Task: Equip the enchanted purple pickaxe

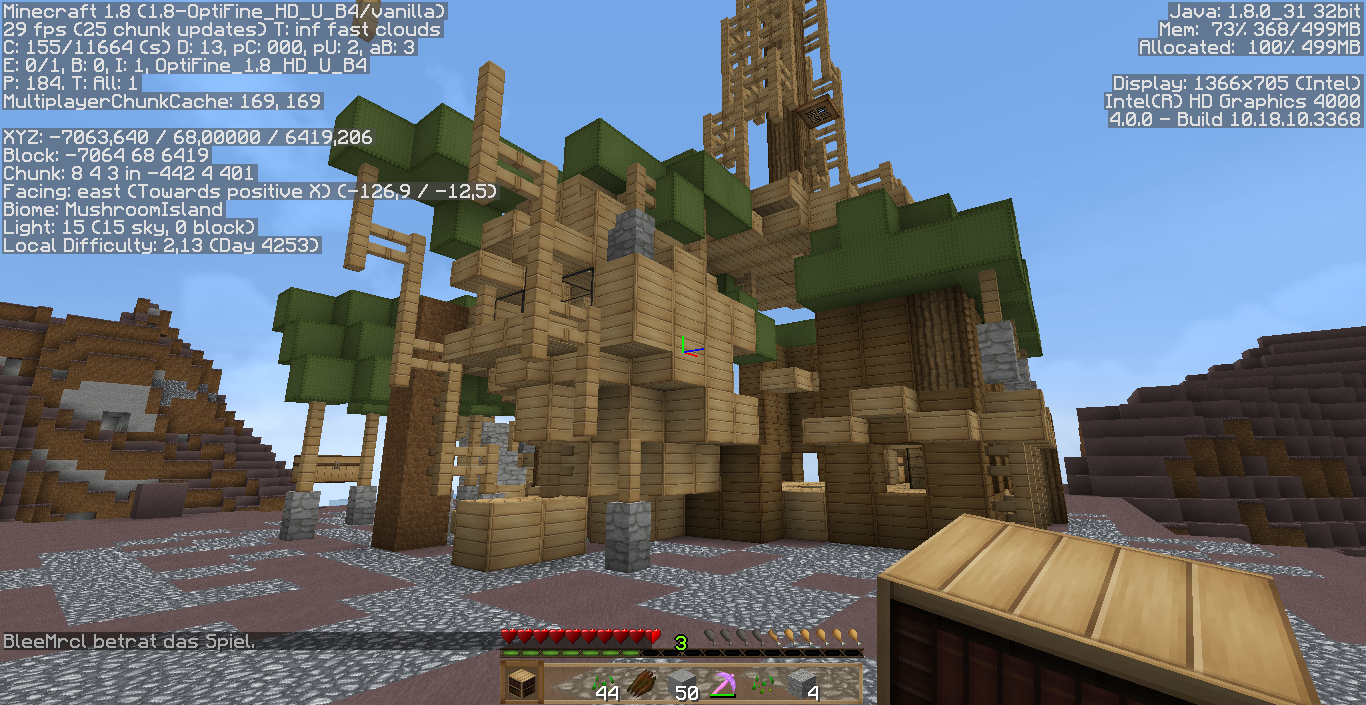Action: (x=721, y=685)
